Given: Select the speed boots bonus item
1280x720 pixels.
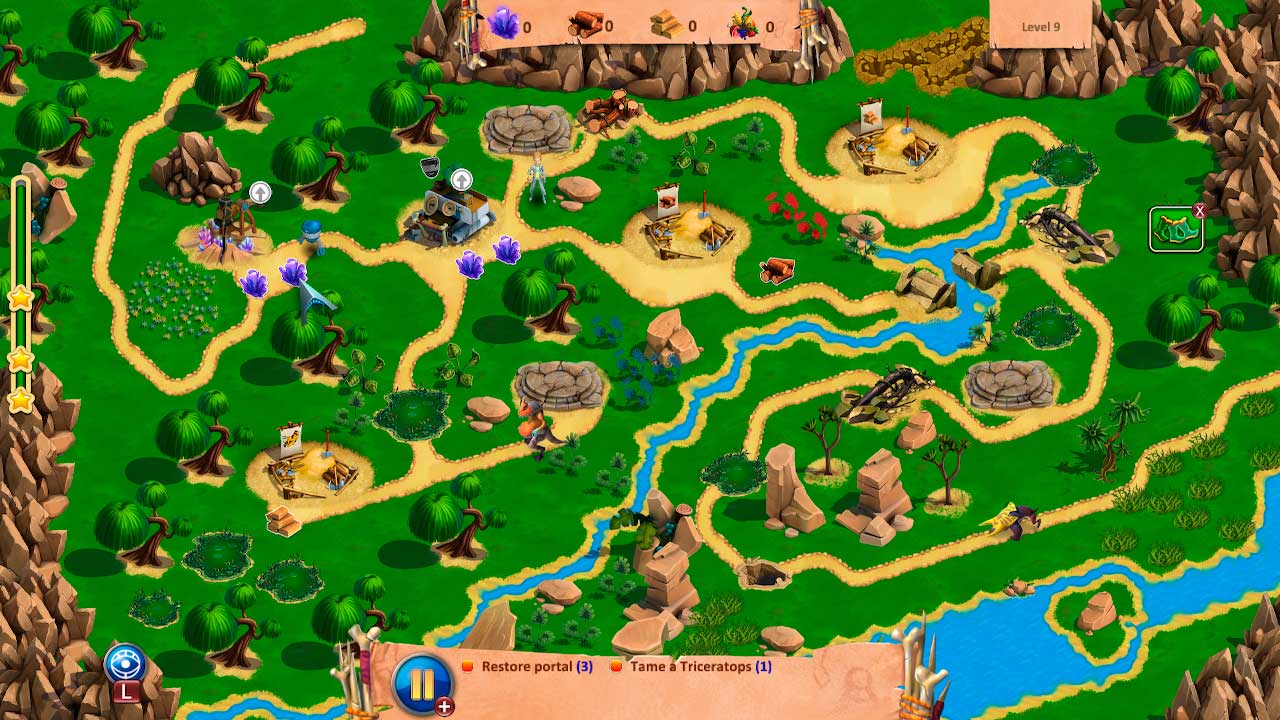Looking at the screenshot, I should [x=1175, y=230].
